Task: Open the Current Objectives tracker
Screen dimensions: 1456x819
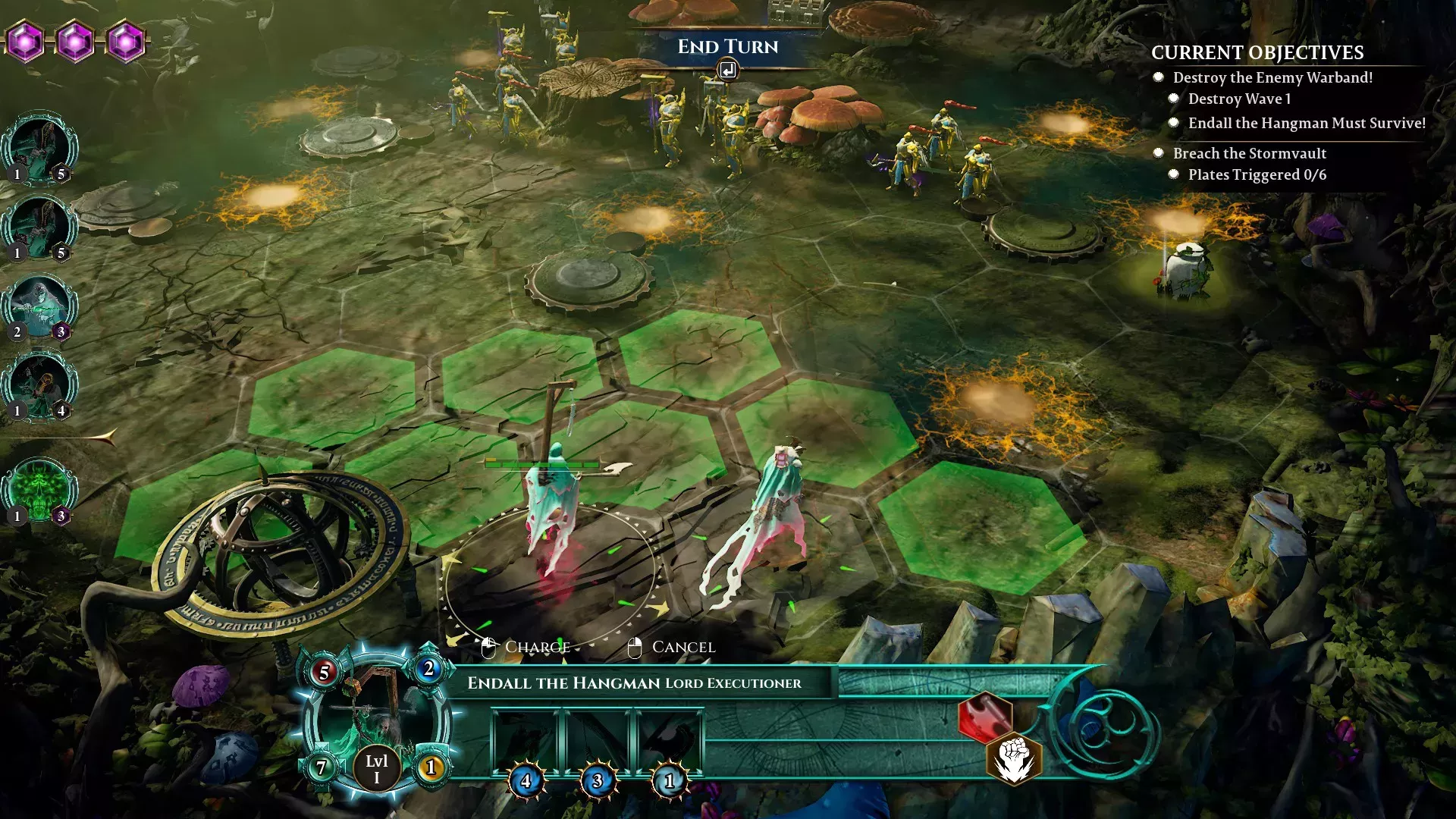Action: (1257, 52)
